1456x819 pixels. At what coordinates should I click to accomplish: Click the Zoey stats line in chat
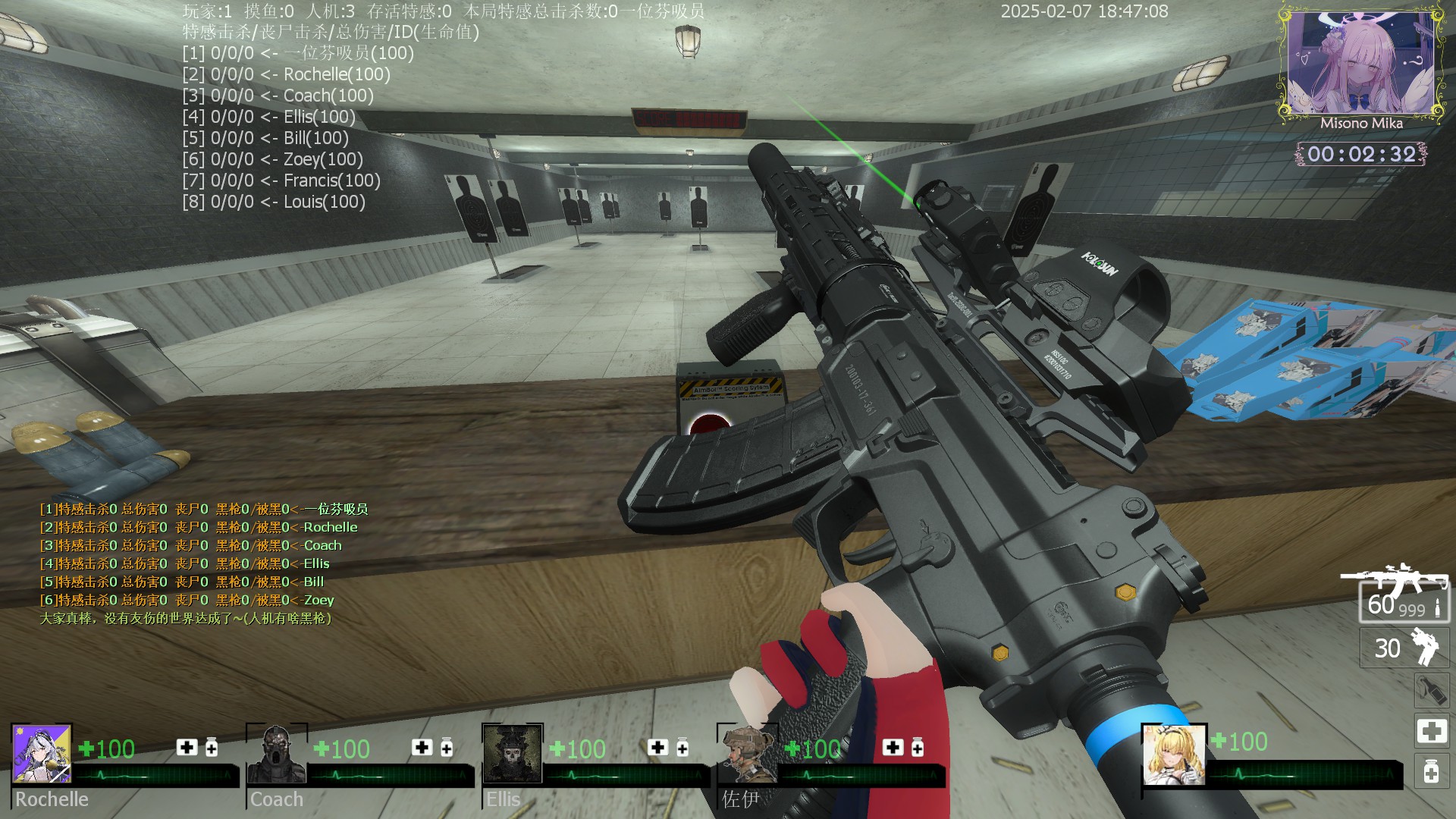pyautogui.click(x=187, y=600)
